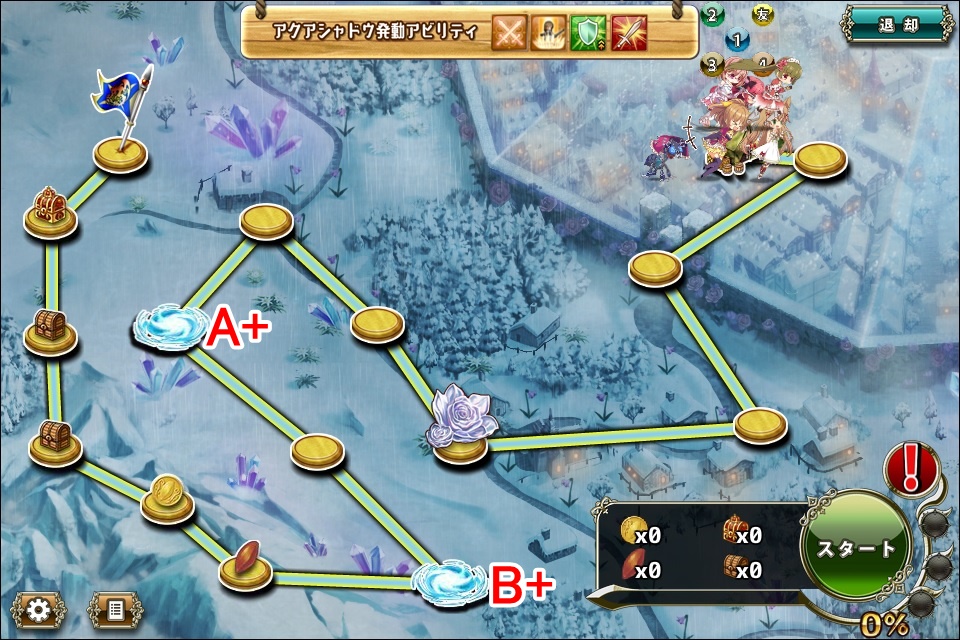Tap the green スタート start button
The height and width of the screenshot is (640, 960).
[857, 548]
